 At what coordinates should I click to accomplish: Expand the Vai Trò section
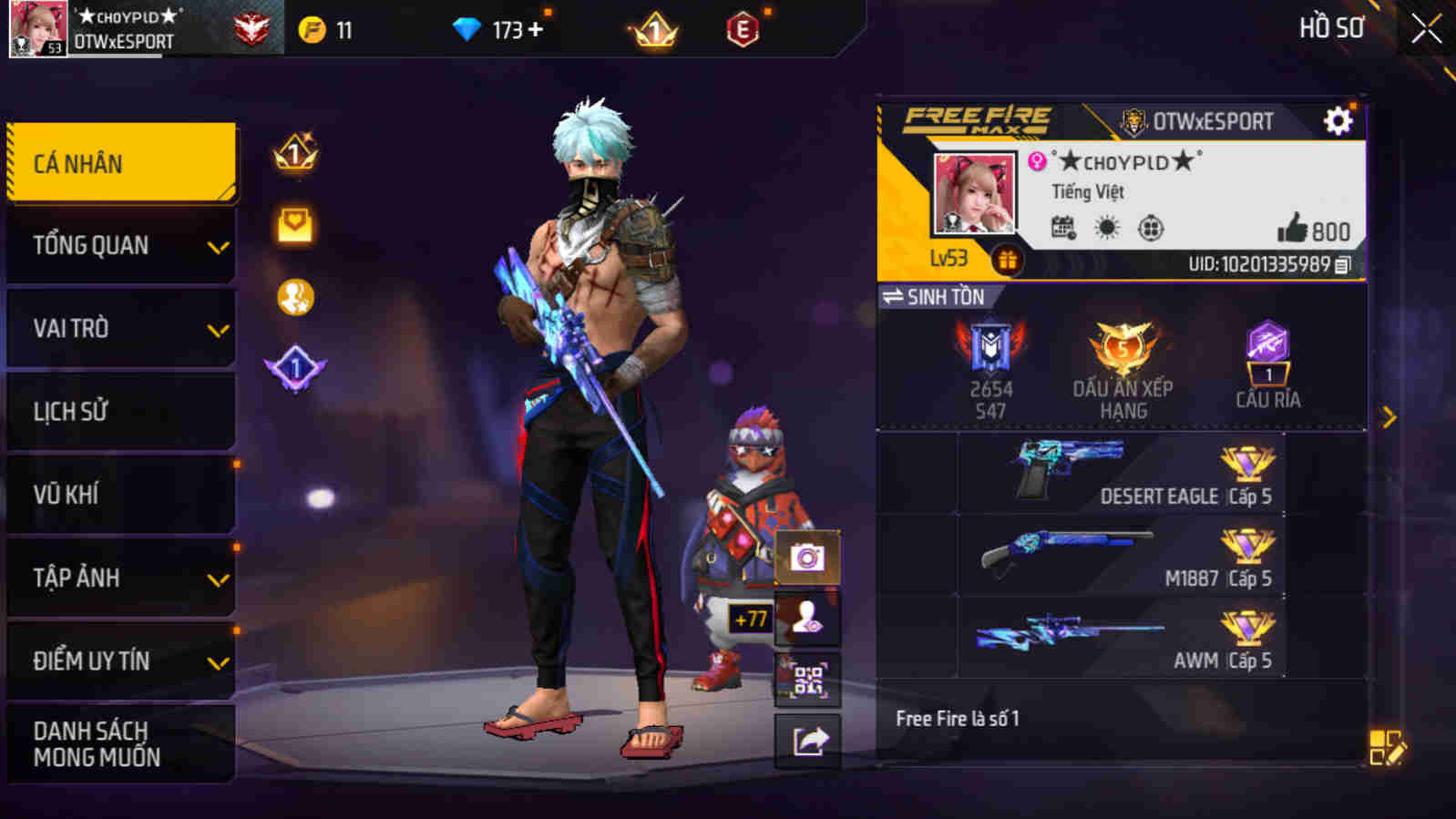118,327
